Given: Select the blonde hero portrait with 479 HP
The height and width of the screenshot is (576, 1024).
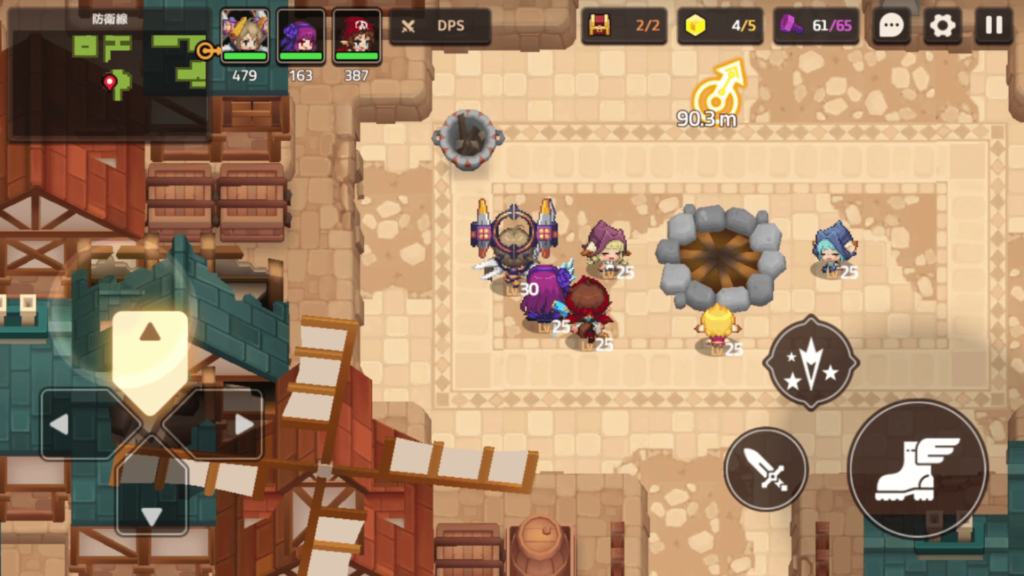Looking at the screenshot, I should tap(245, 37).
